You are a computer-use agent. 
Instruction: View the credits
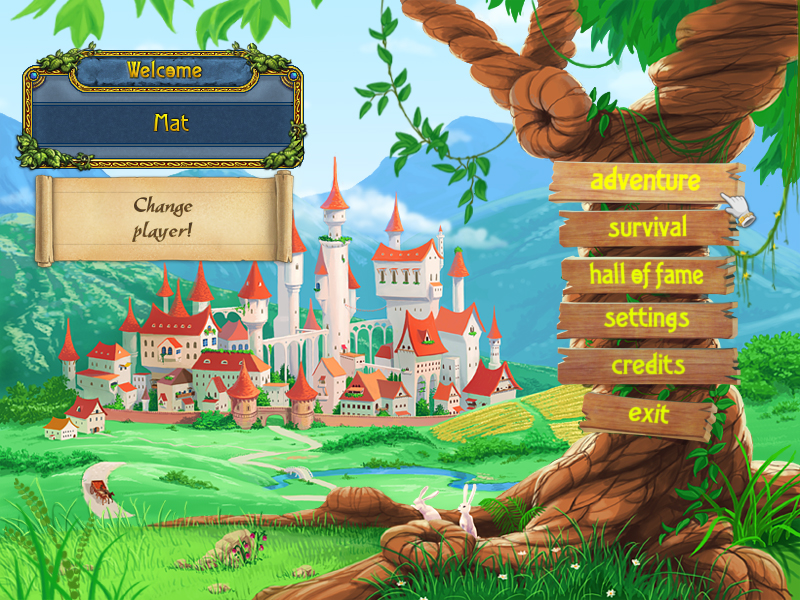[x=648, y=364]
